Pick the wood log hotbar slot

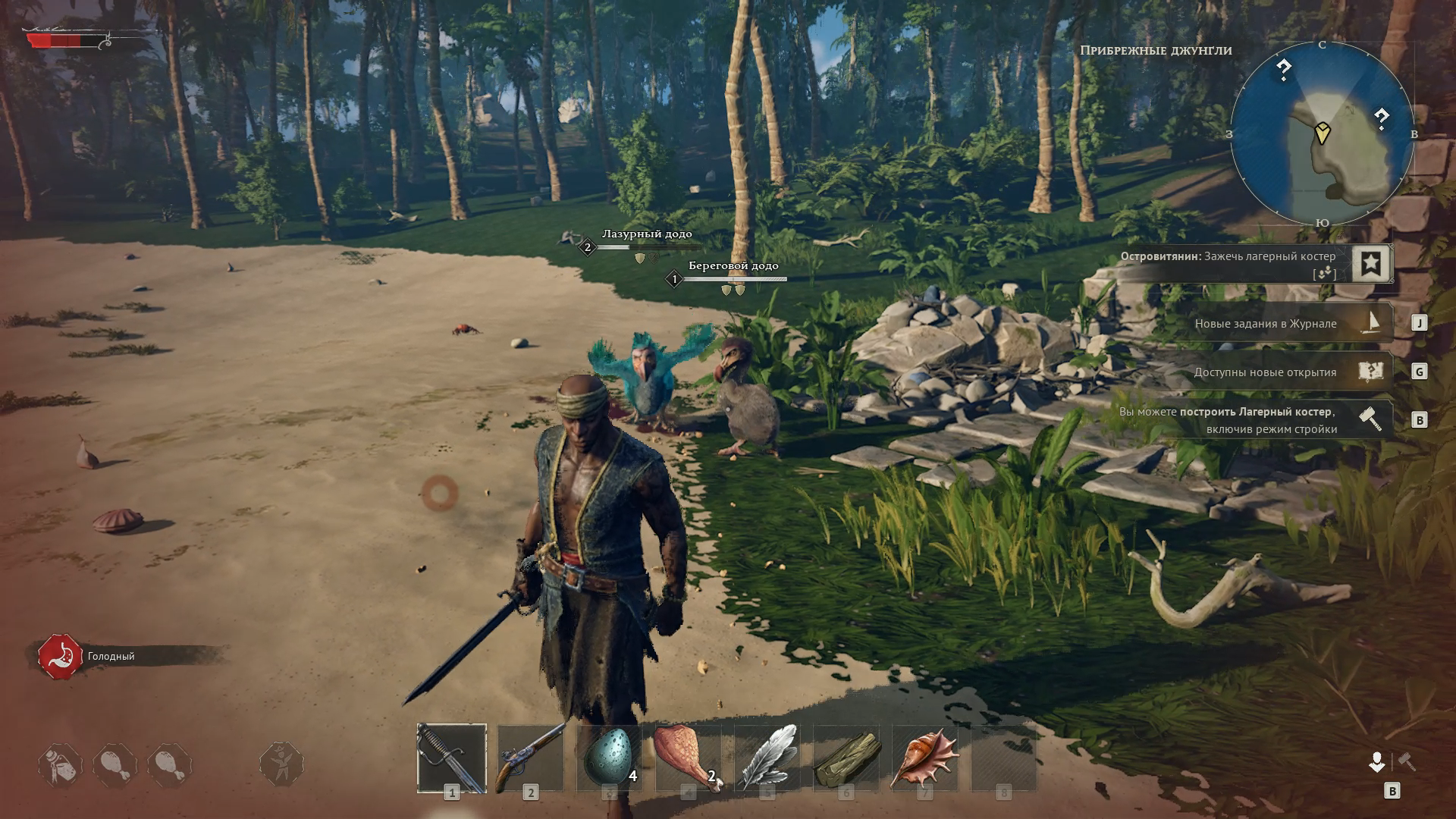click(846, 758)
